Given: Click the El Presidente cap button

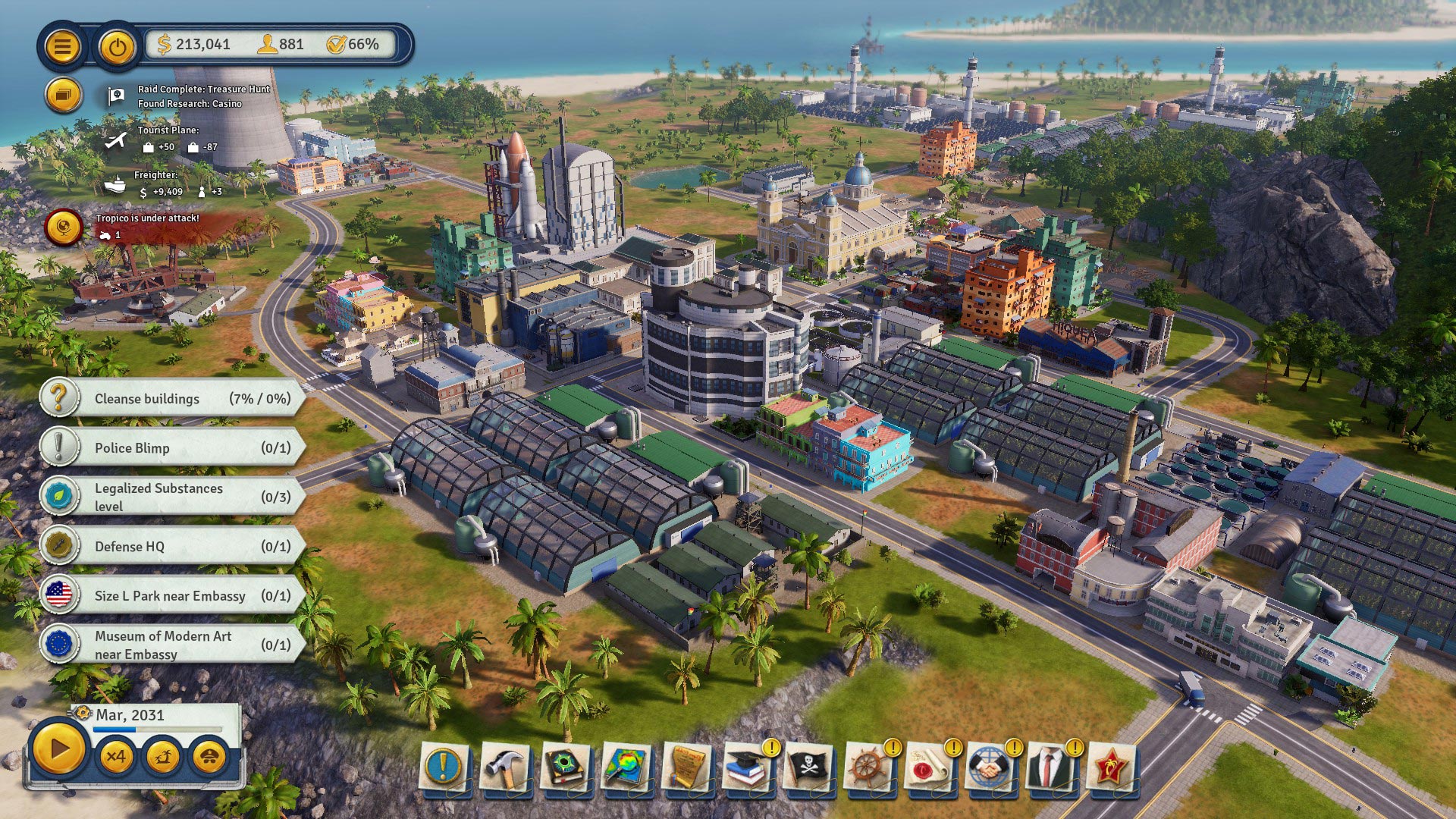Looking at the screenshot, I should click(x=209, y=757).
